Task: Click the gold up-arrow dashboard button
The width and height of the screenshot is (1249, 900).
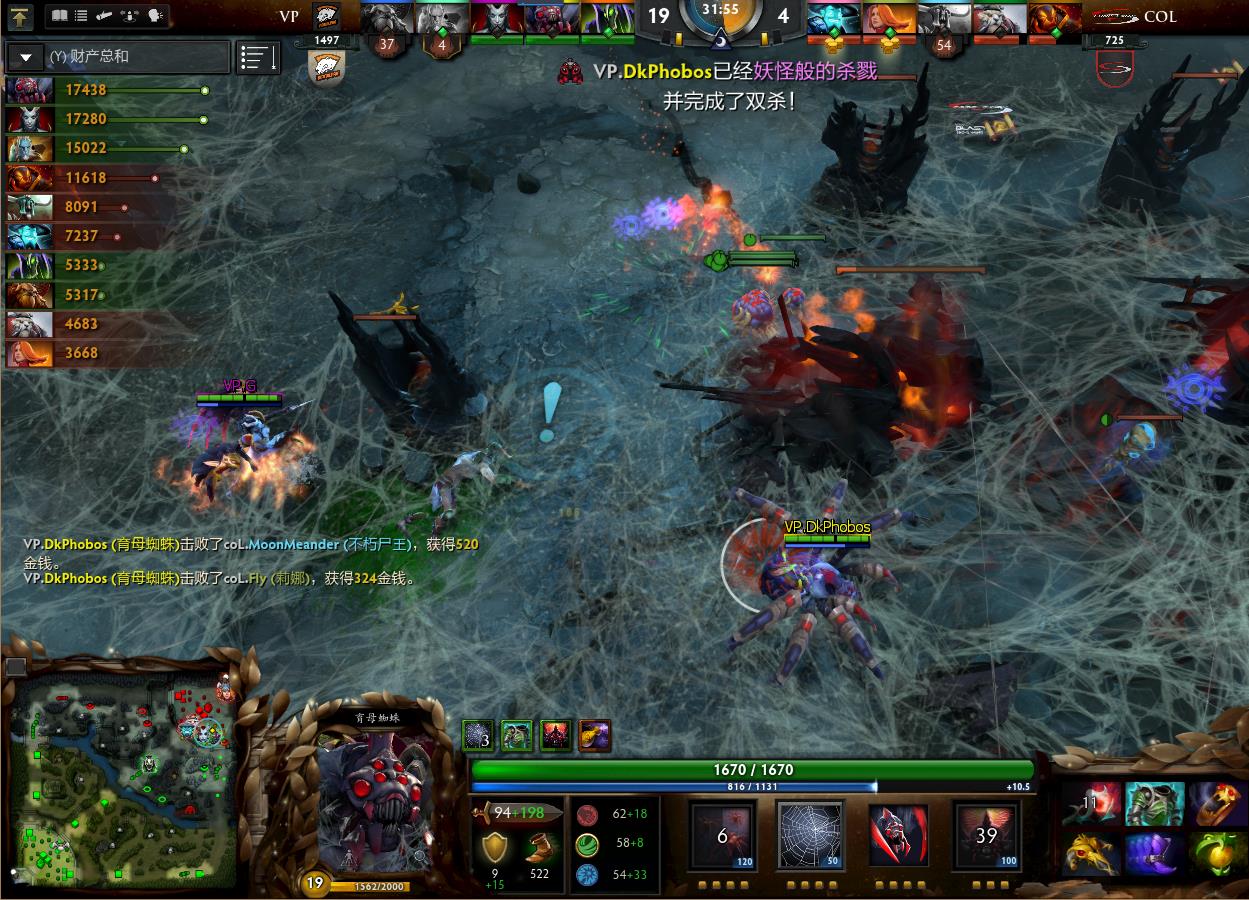Action: coord(21,16)
